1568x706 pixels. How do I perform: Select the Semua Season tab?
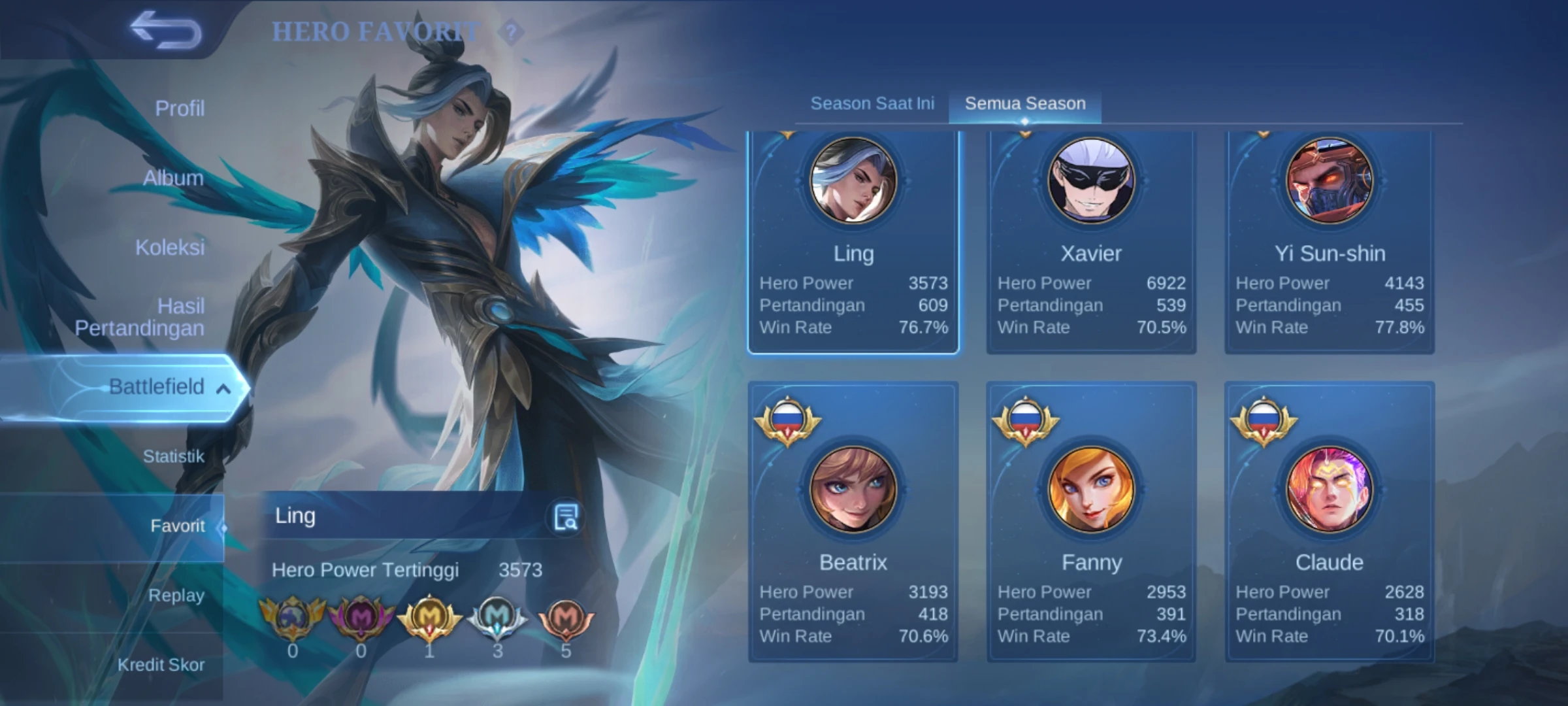[x=1024, y=103]
